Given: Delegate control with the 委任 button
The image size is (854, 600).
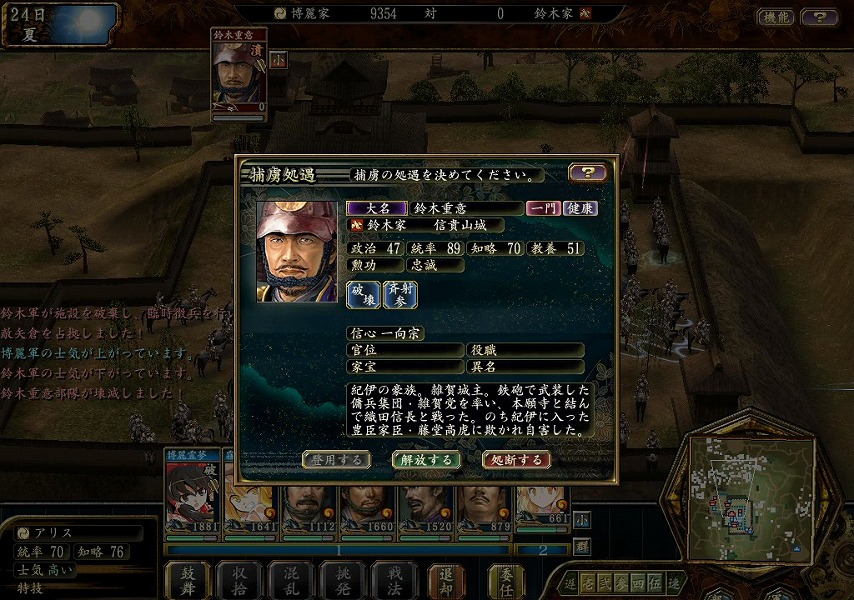Looking at the screenshot, I should (506, 579).
